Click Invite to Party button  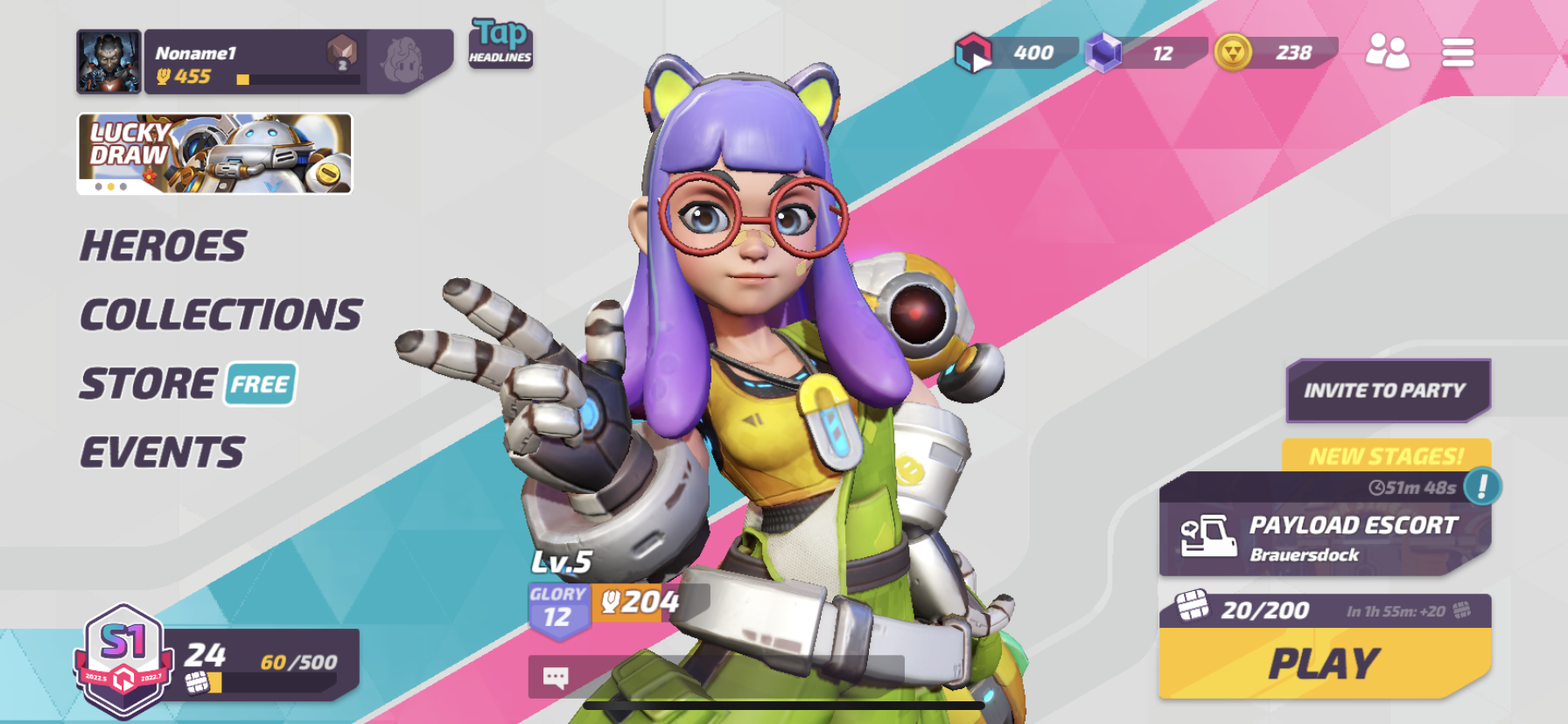1387,390
